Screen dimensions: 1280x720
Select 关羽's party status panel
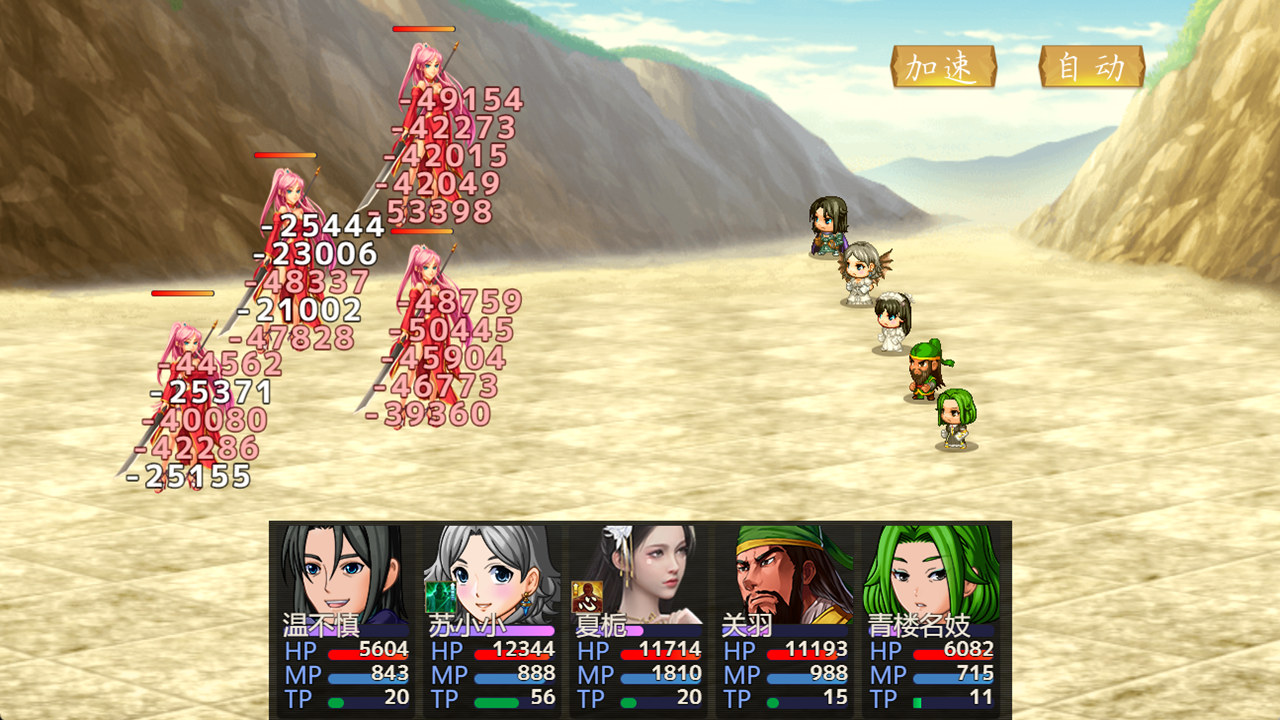[x=786, y=618]
